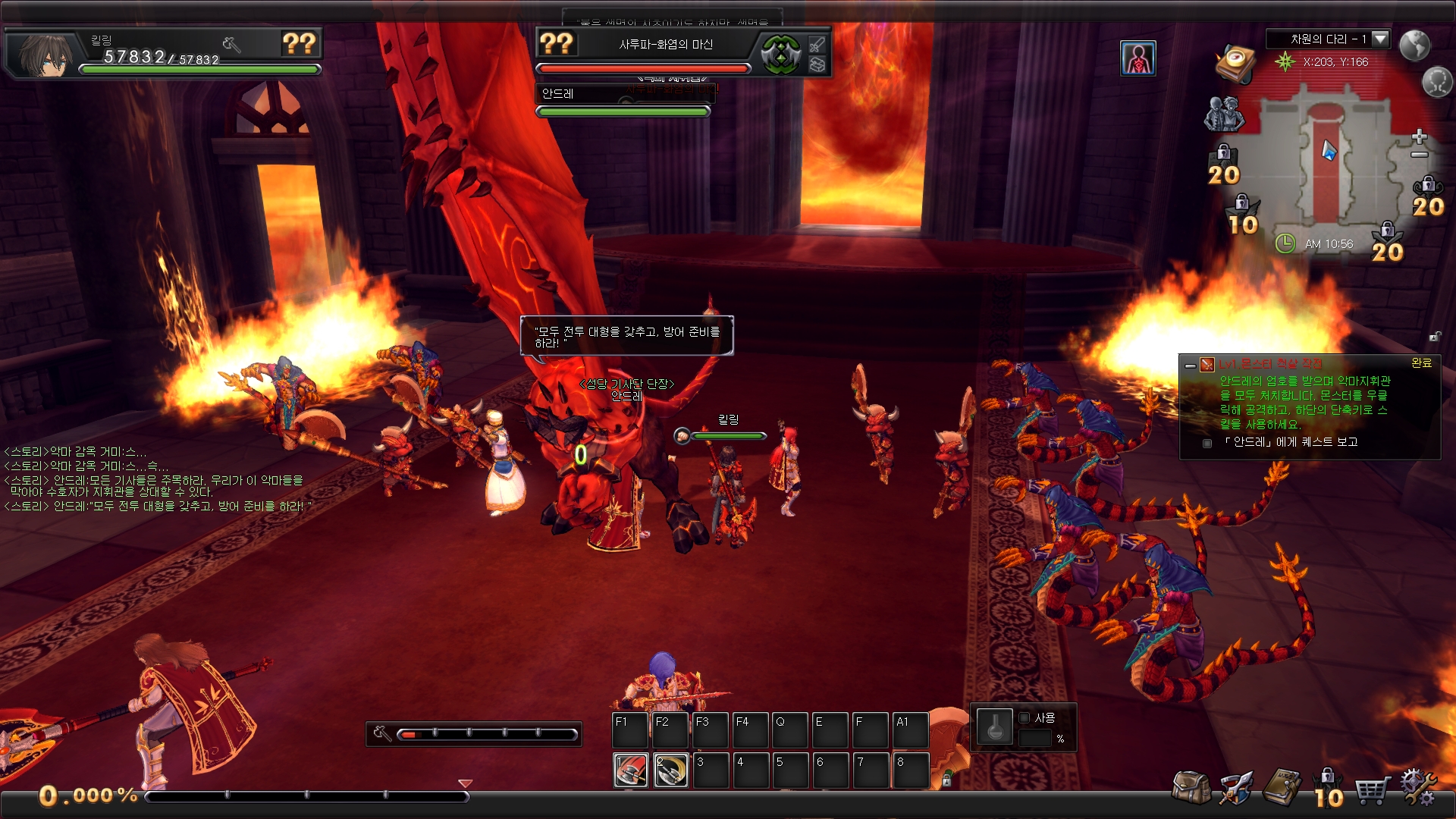Activate the skill in hotbar slot 2
The width and height of the screenshot is (1456, 819).
pyautogui.click(x=671, y=771)
